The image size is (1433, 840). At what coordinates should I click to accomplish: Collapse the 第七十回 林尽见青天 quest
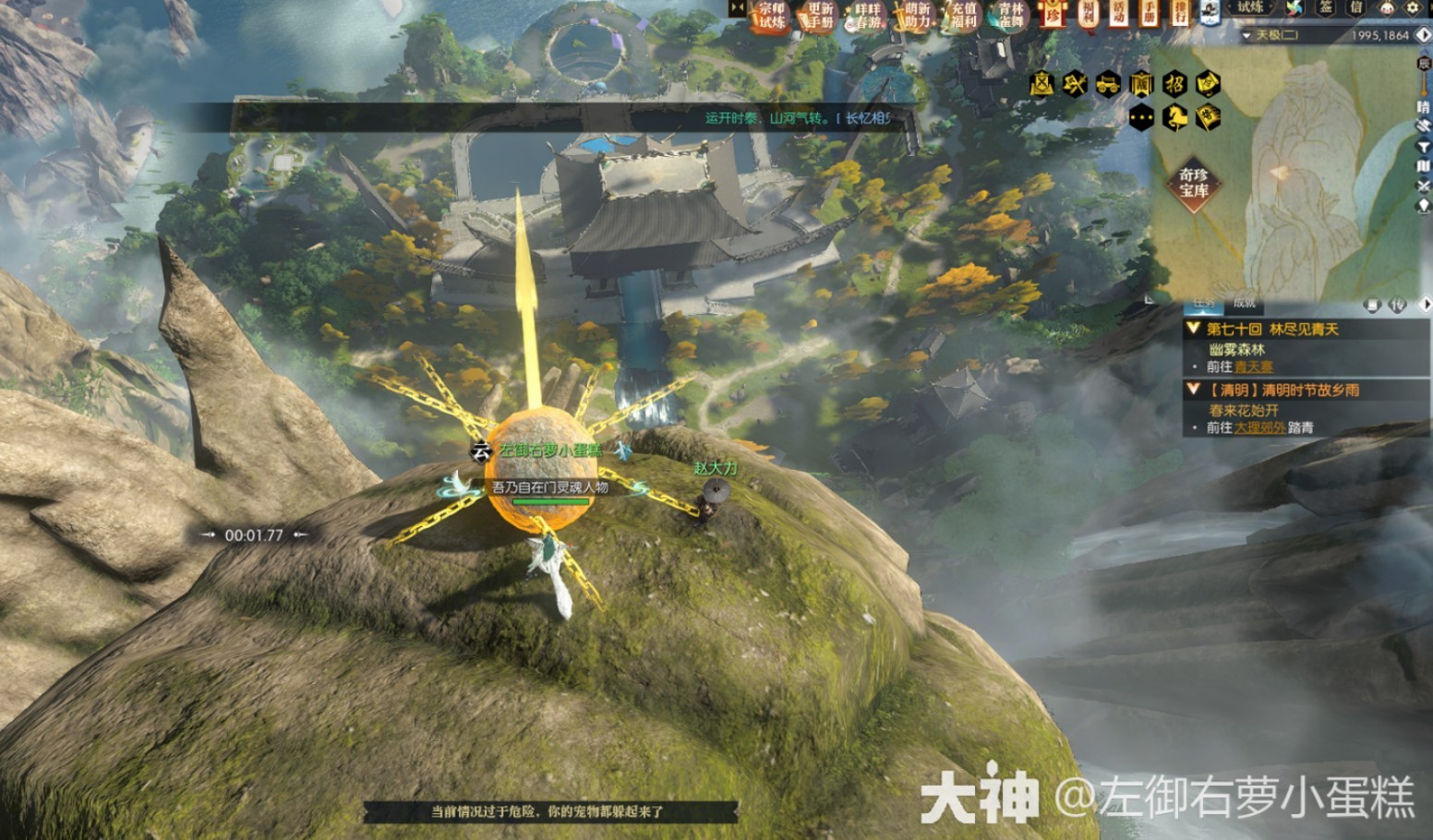(x=1193, y=329)
